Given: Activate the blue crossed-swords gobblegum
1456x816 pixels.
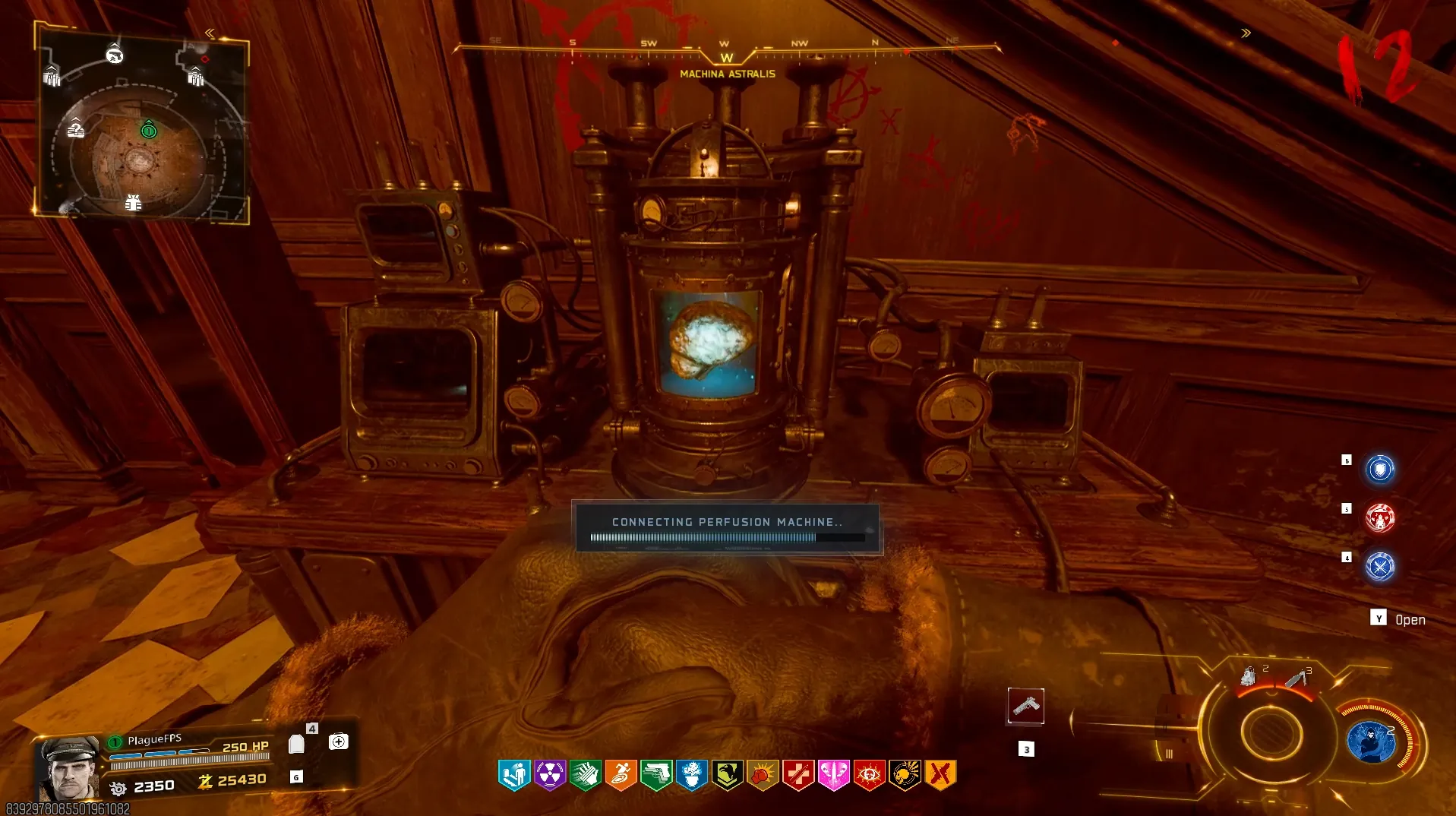Looking at the screenshot, I should [x=1379, y=567].
